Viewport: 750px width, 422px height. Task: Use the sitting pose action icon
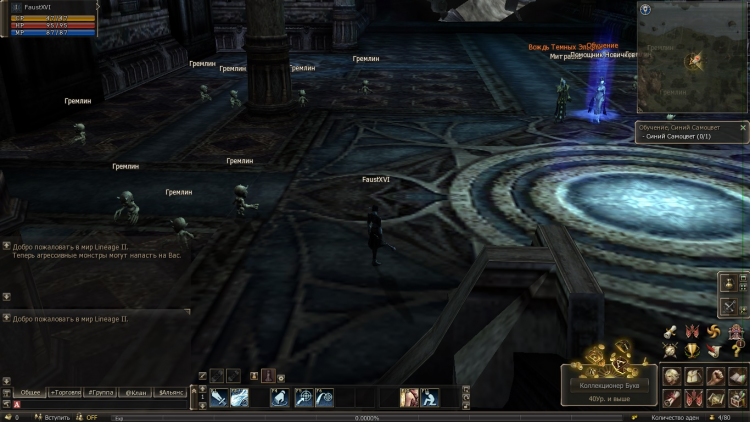click(430, 398)
